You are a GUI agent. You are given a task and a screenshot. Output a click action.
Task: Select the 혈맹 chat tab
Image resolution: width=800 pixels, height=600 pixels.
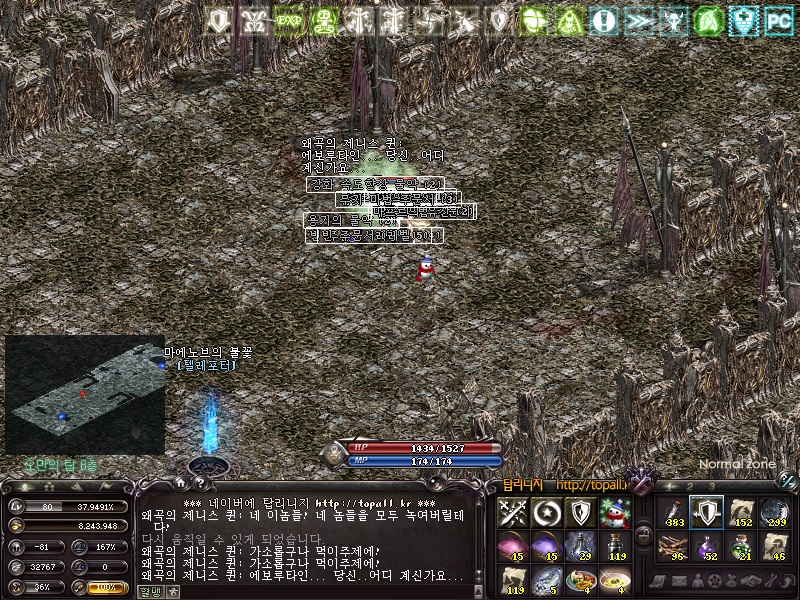(x=148, y=591)
